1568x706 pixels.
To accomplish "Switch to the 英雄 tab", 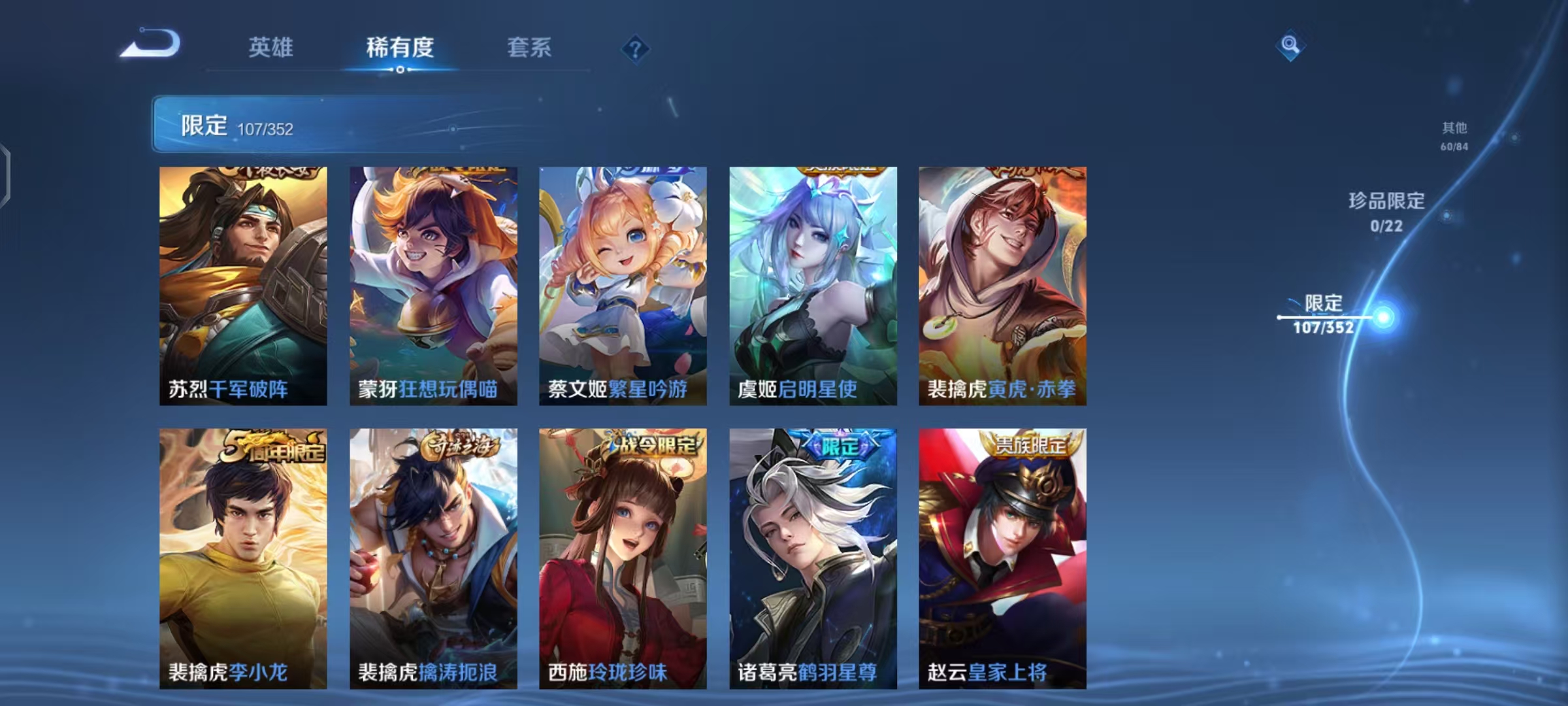I will click(x=272, y=48).
